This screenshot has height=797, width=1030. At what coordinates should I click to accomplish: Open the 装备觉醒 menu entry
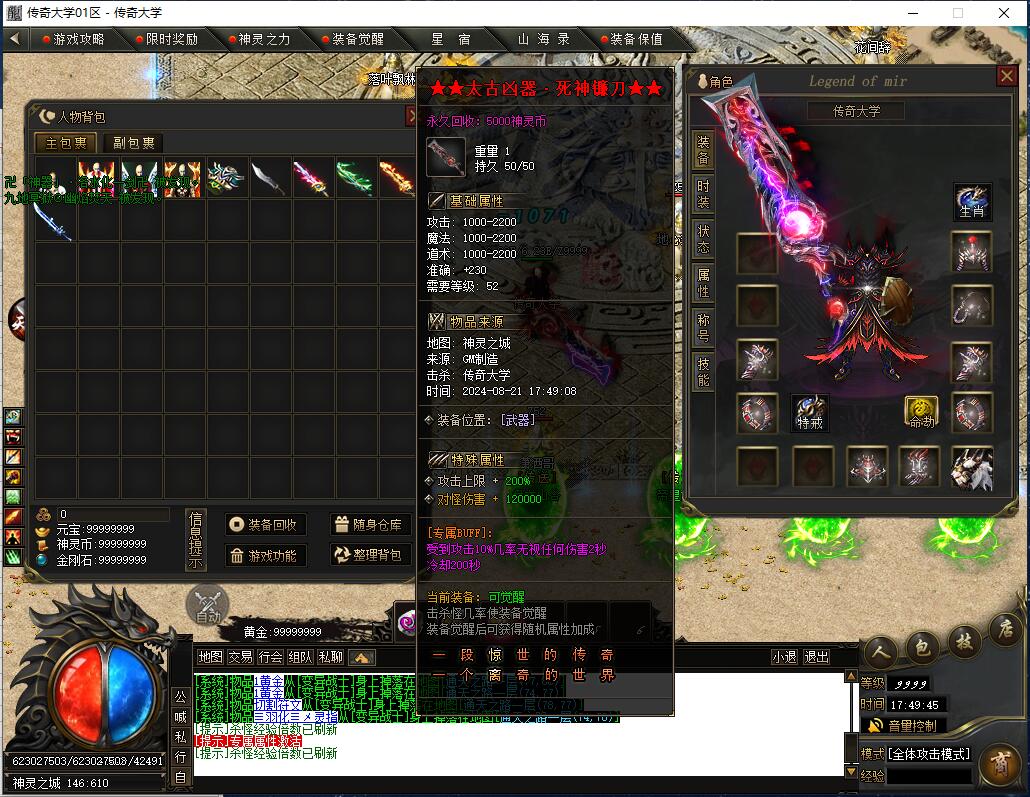pos(357,39)
